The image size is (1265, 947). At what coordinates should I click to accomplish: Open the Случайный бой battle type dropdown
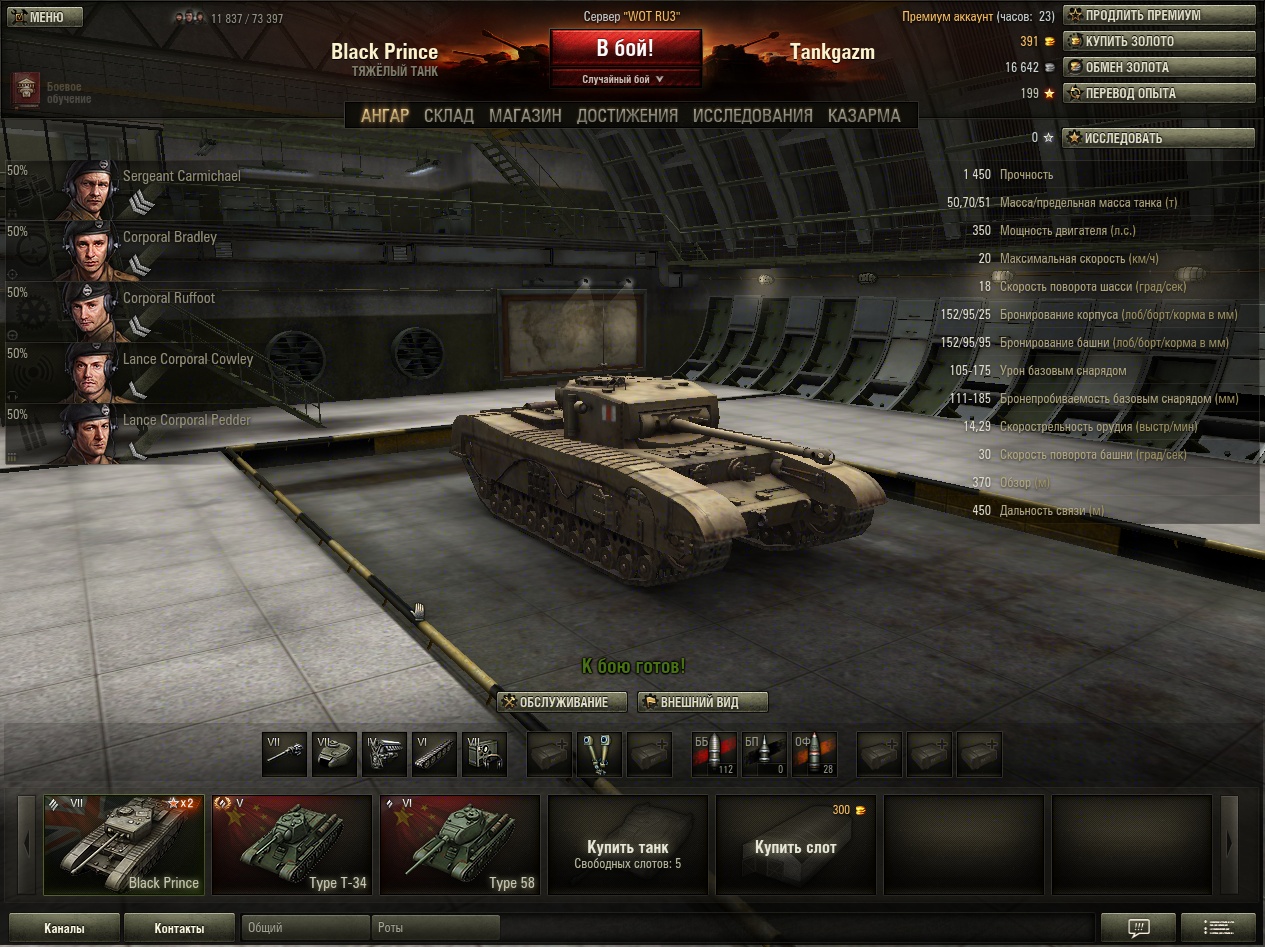click(x=625, y=79)
